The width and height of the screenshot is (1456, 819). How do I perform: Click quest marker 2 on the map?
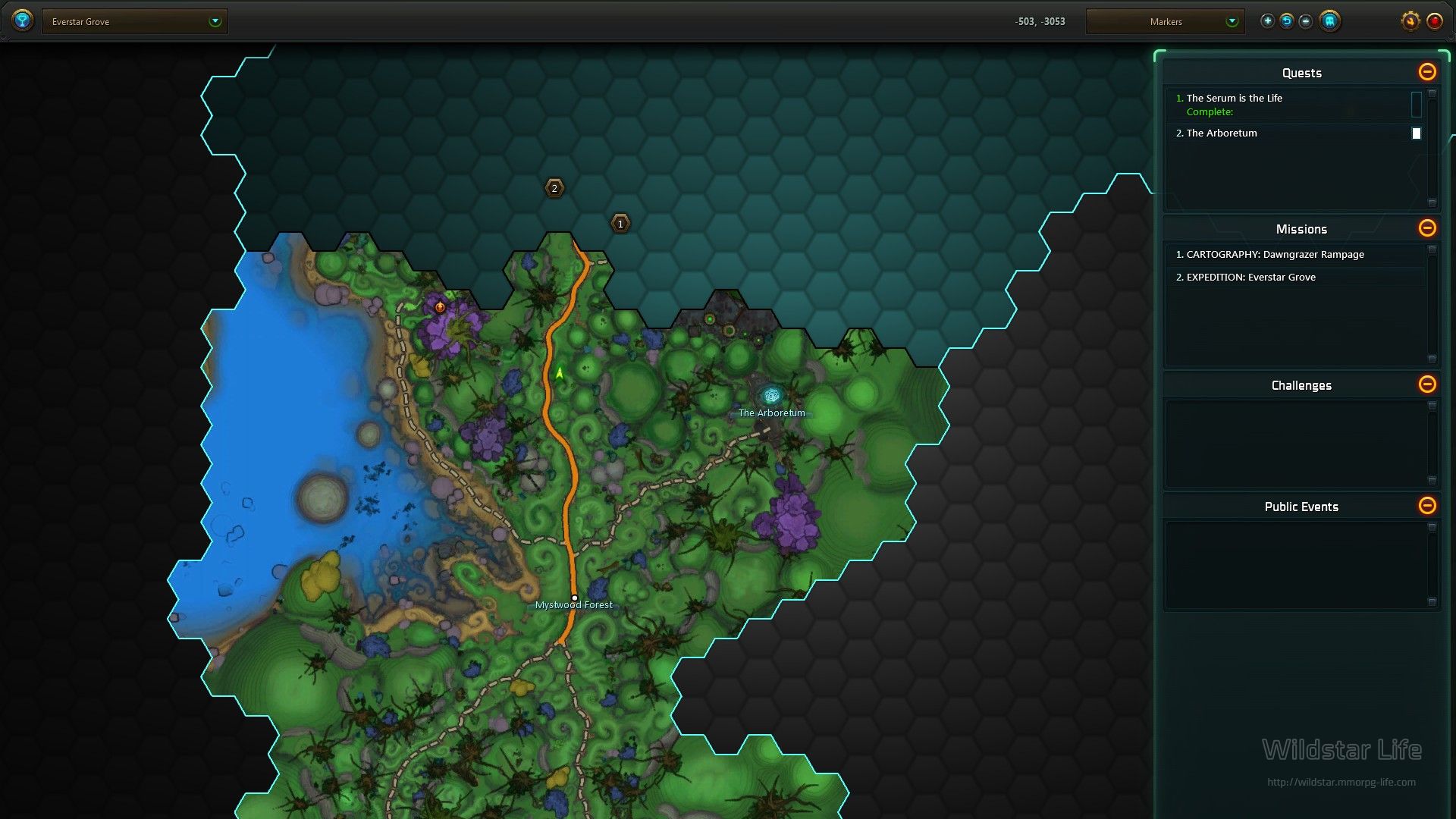click(x=554, y=188)
